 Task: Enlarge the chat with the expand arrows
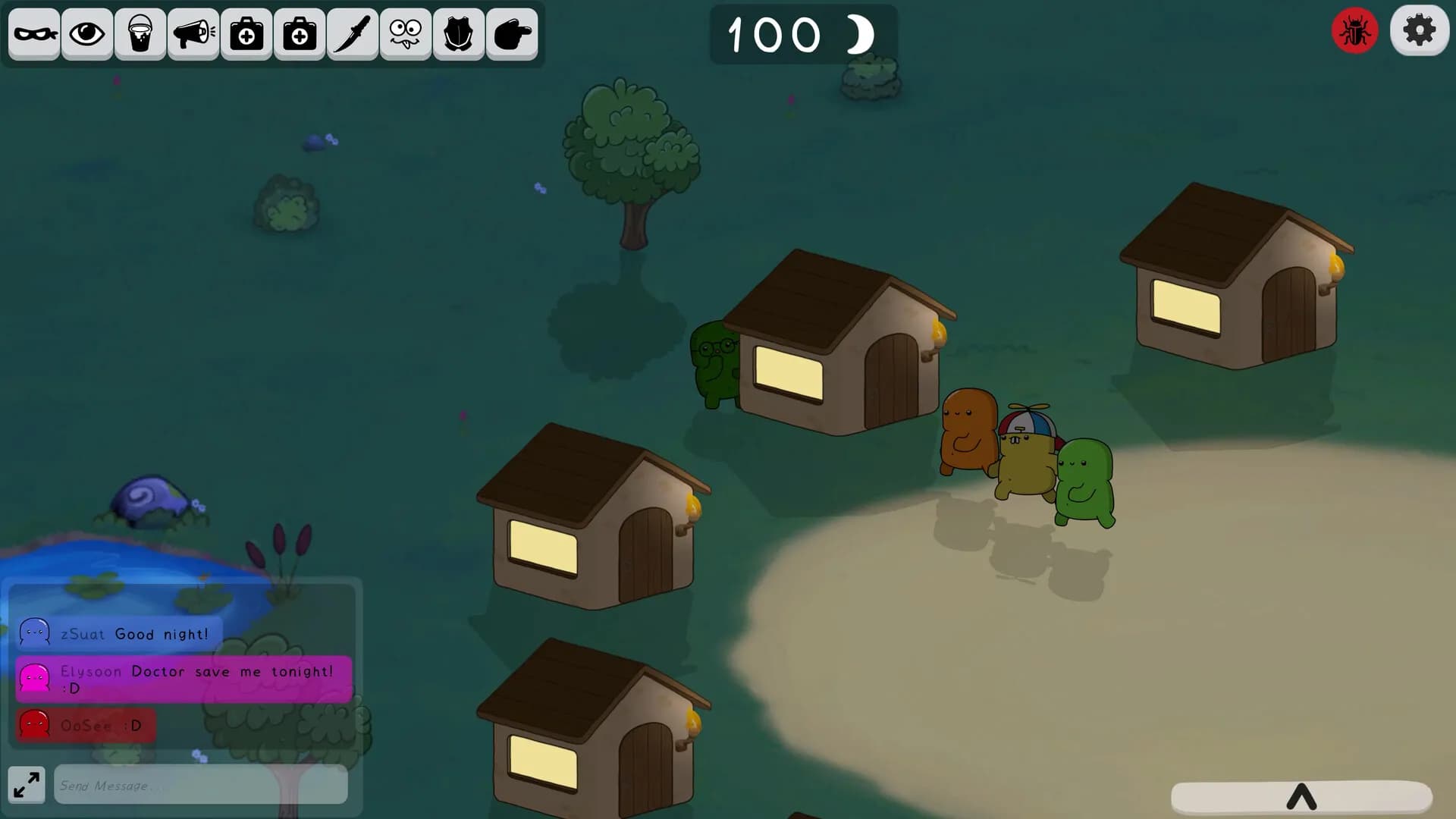(26, 785)
